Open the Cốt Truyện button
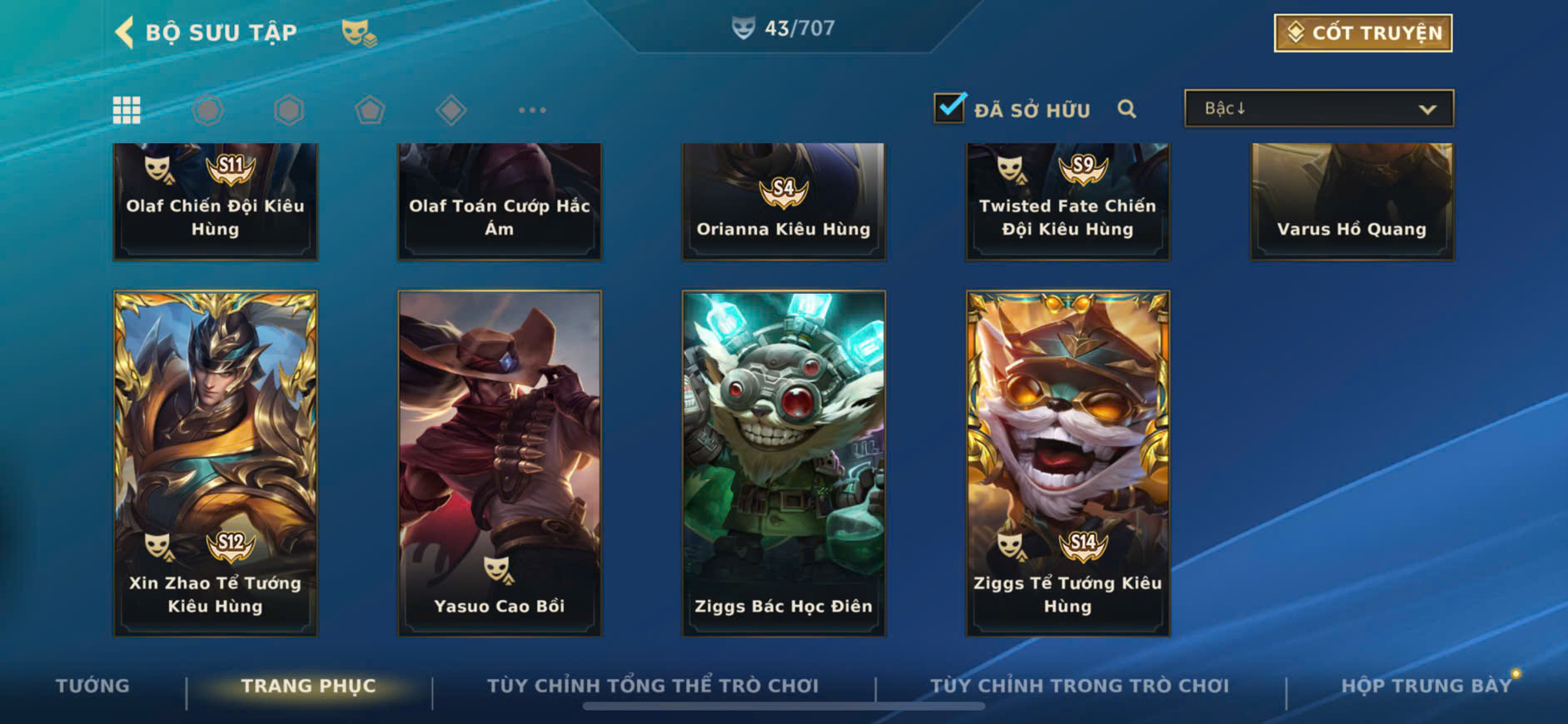This screenshot has width=1568, height=724. point(1362,33)
